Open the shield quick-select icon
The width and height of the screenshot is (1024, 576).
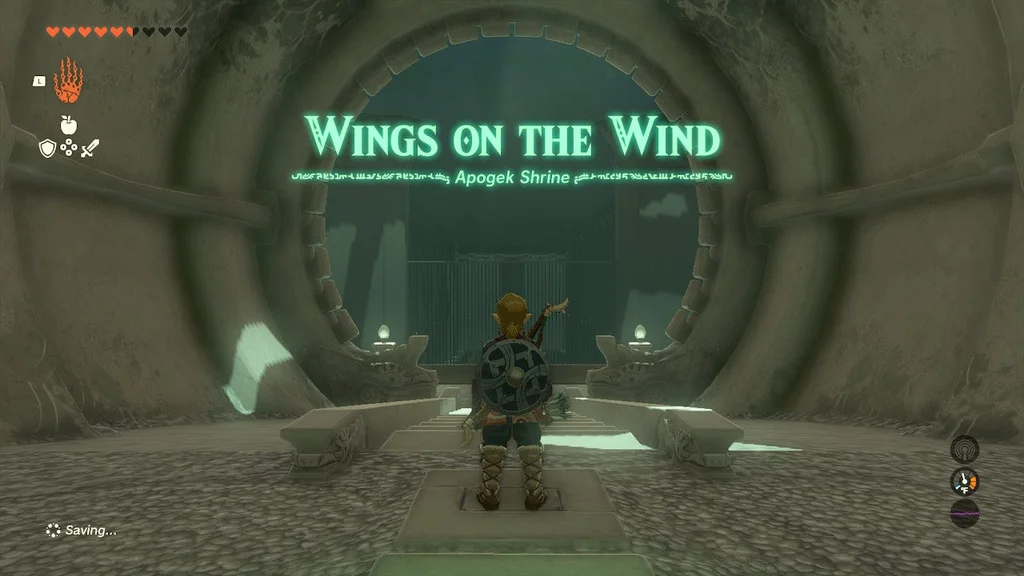coord(46,148)
